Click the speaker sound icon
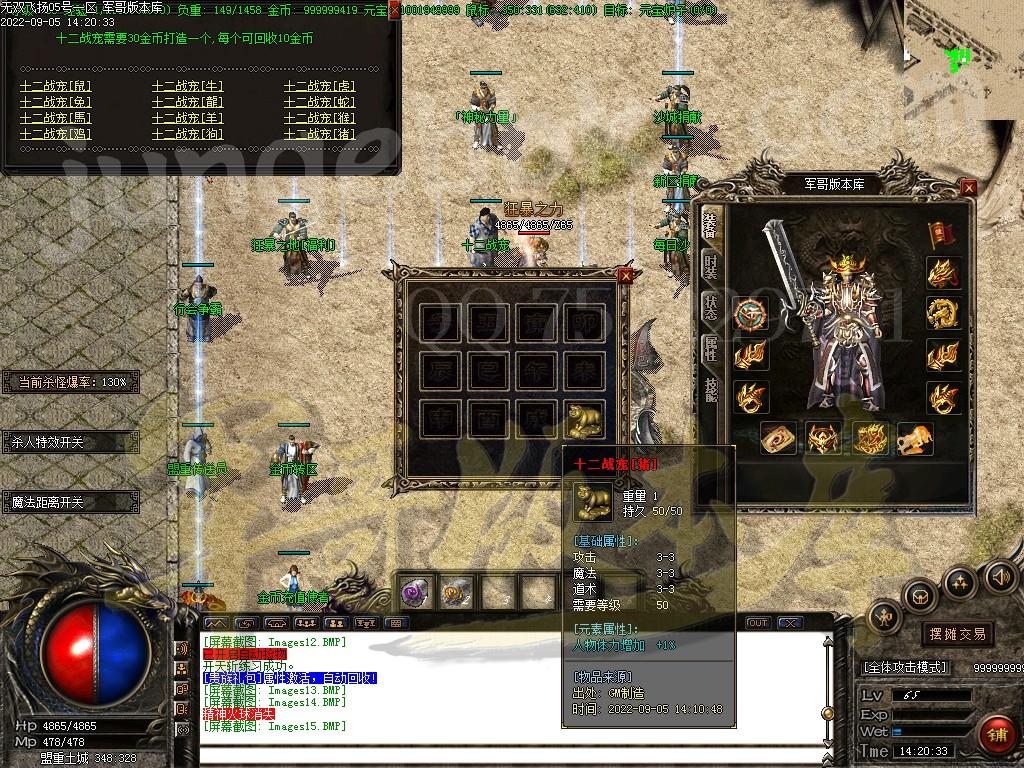The height and width of the screenshot is (768, 1024). (x=1000, y=576)
